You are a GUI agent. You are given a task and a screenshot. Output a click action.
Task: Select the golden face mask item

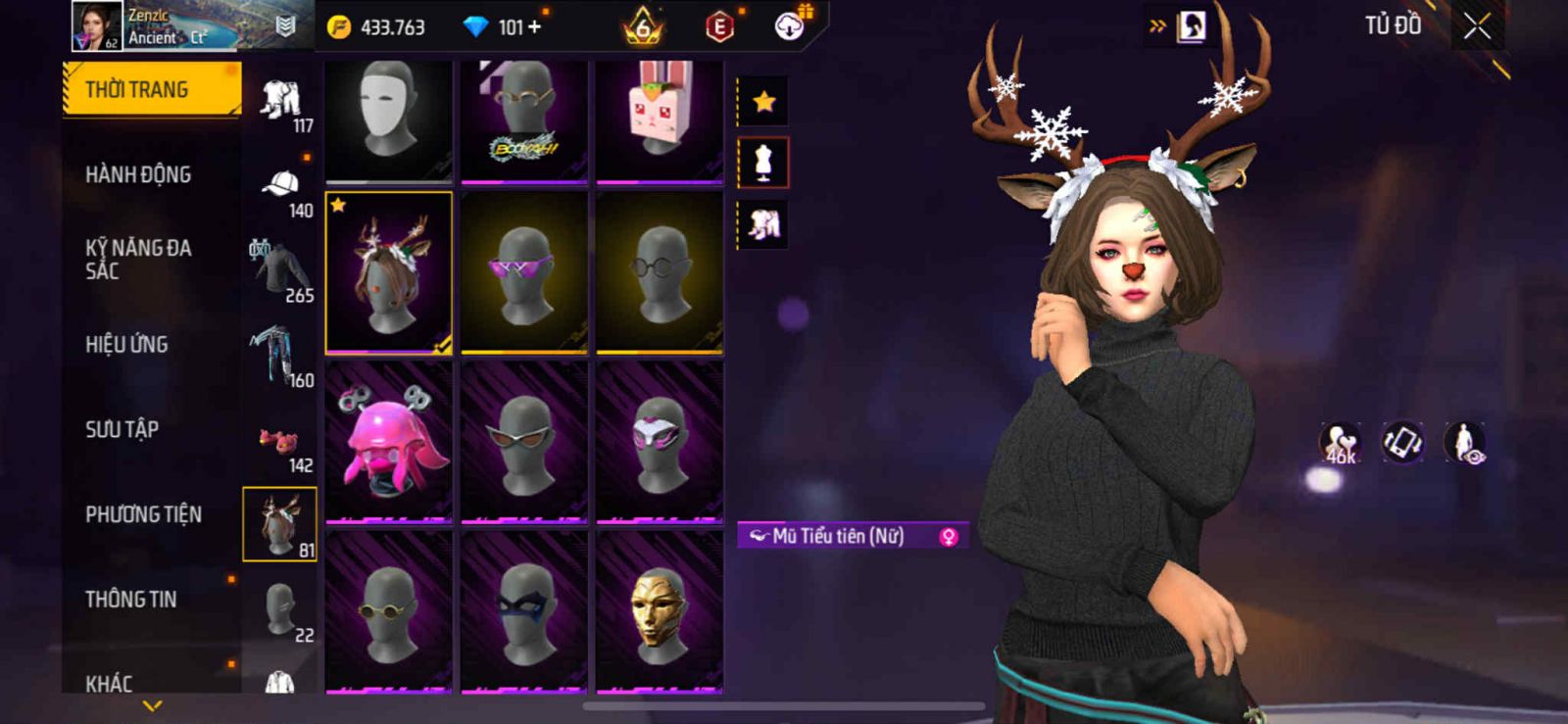pyautogui.click(x=660, y=610)
